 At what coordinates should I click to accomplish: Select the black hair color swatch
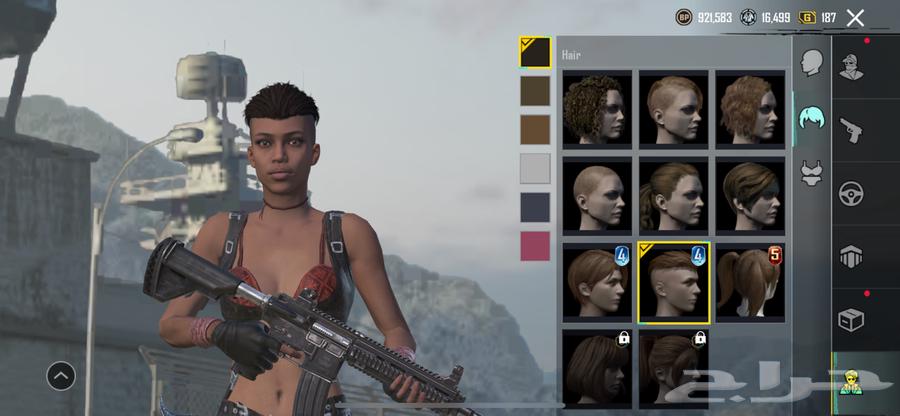coord(535,52)
